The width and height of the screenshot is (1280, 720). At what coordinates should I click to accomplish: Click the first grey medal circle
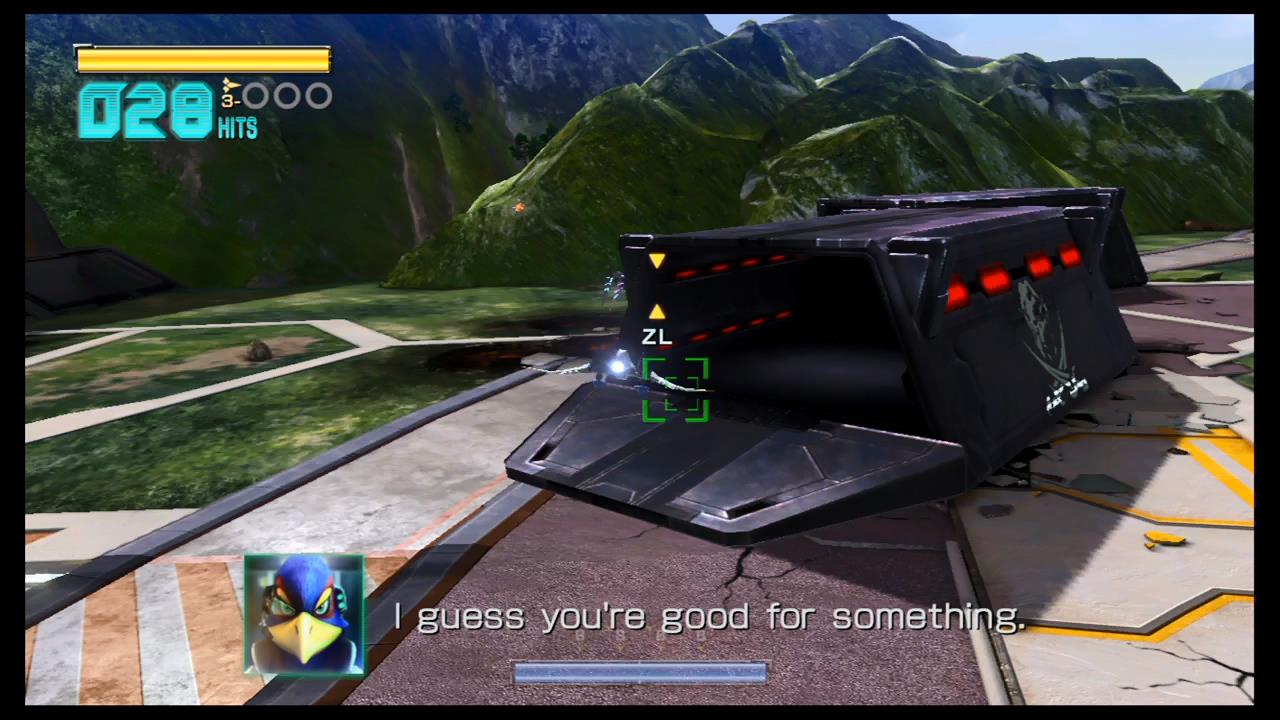pyautogui.click(x=257, y=95)
